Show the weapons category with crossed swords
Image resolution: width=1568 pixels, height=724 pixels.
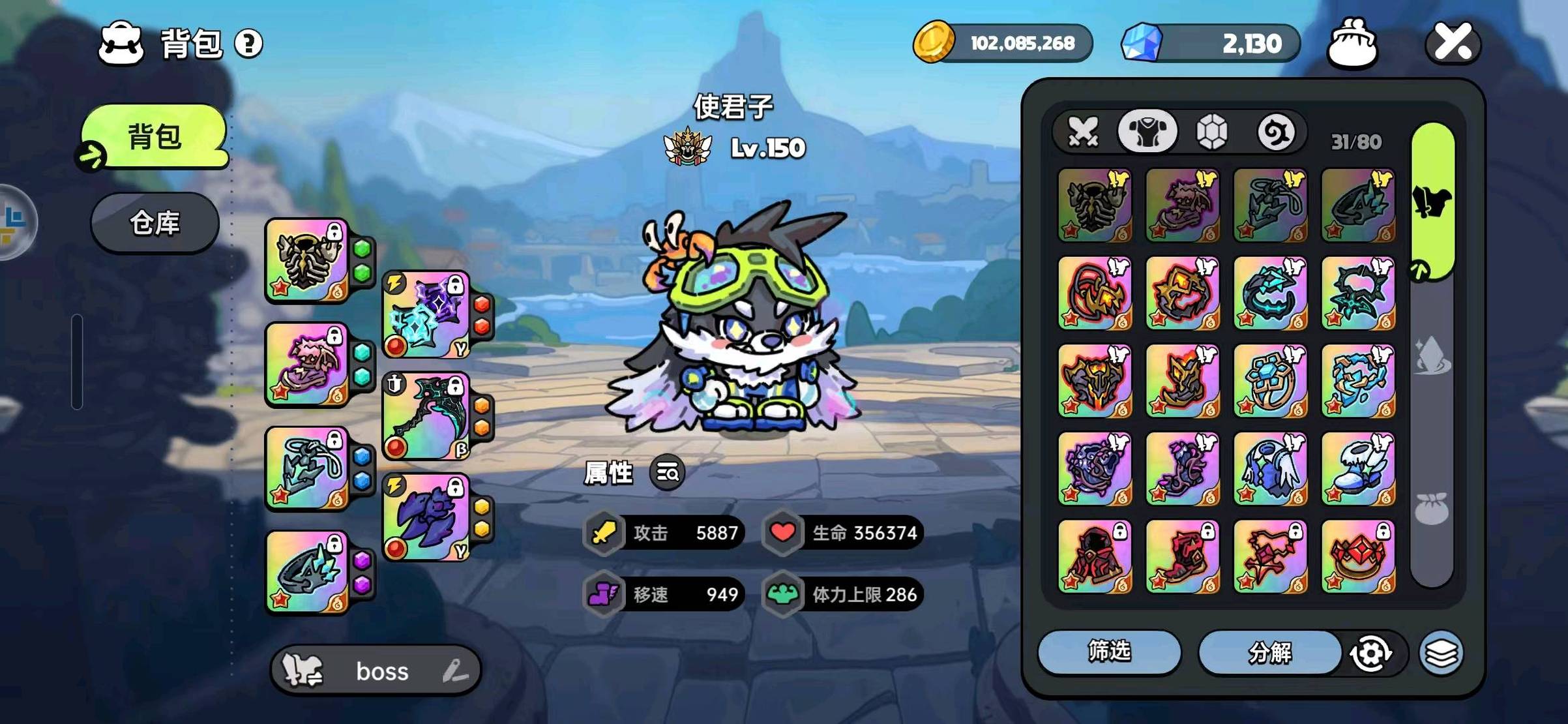coord(1083,132)
